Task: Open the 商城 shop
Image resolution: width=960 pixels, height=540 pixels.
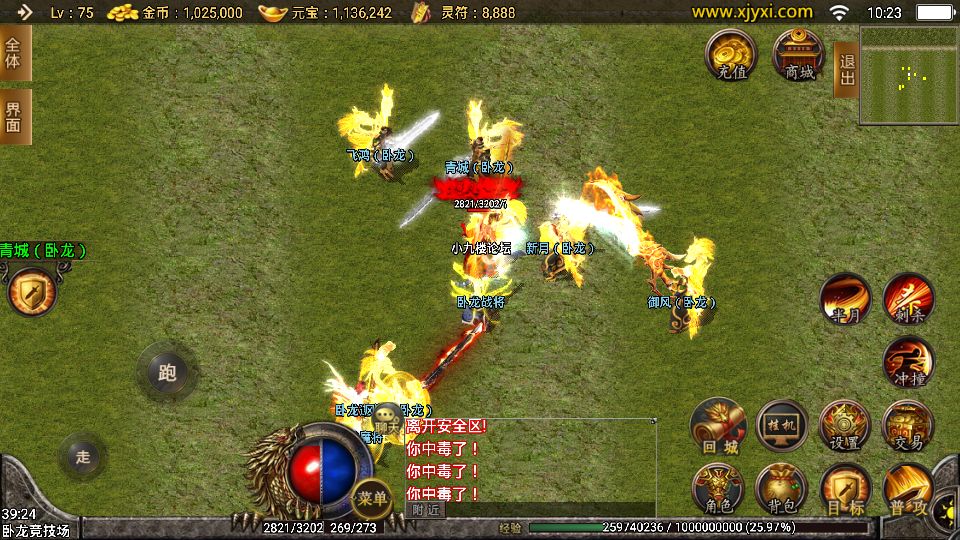Action: [x=798, y=54]
